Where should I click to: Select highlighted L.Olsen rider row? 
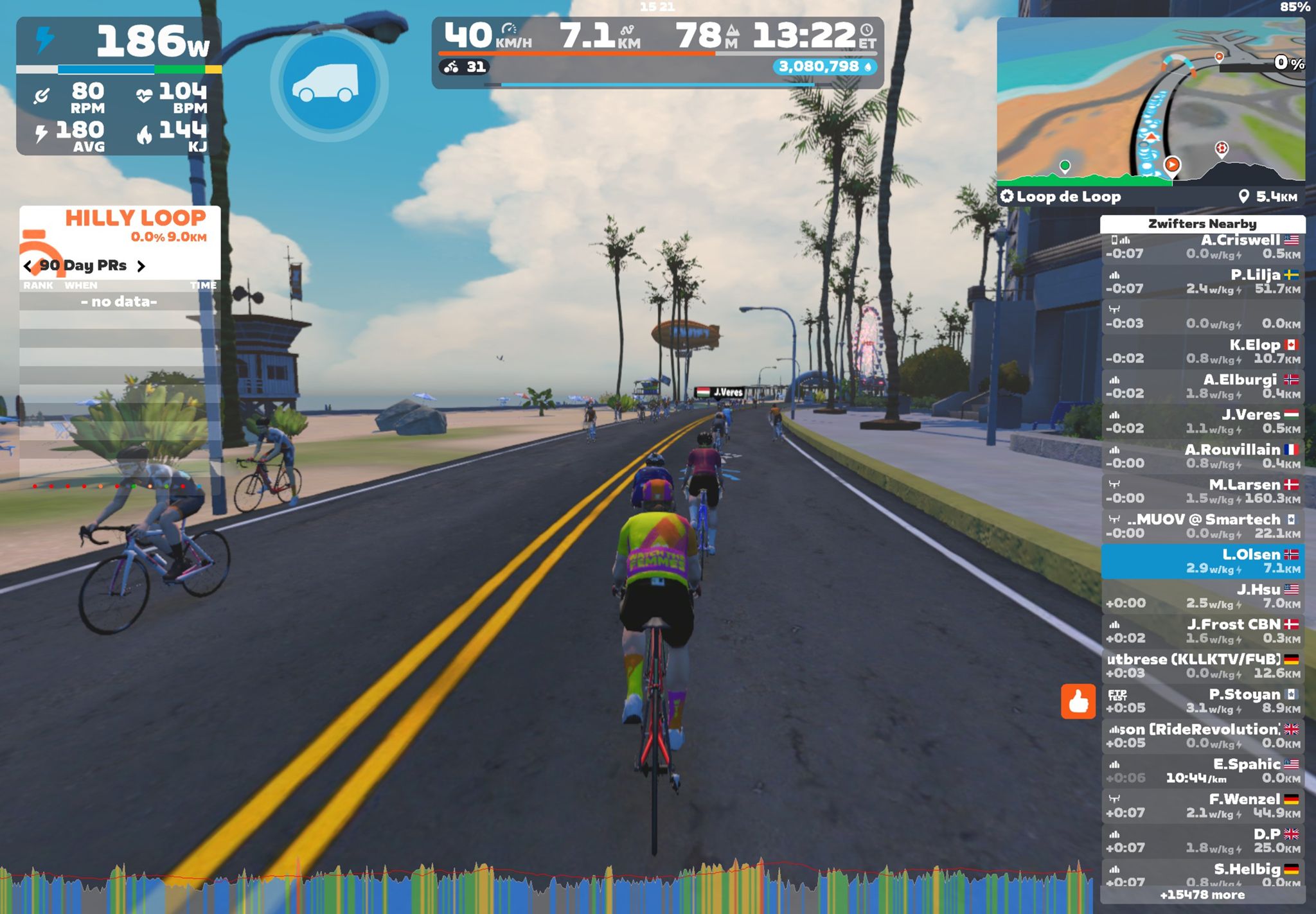(x=1202, y=561)
